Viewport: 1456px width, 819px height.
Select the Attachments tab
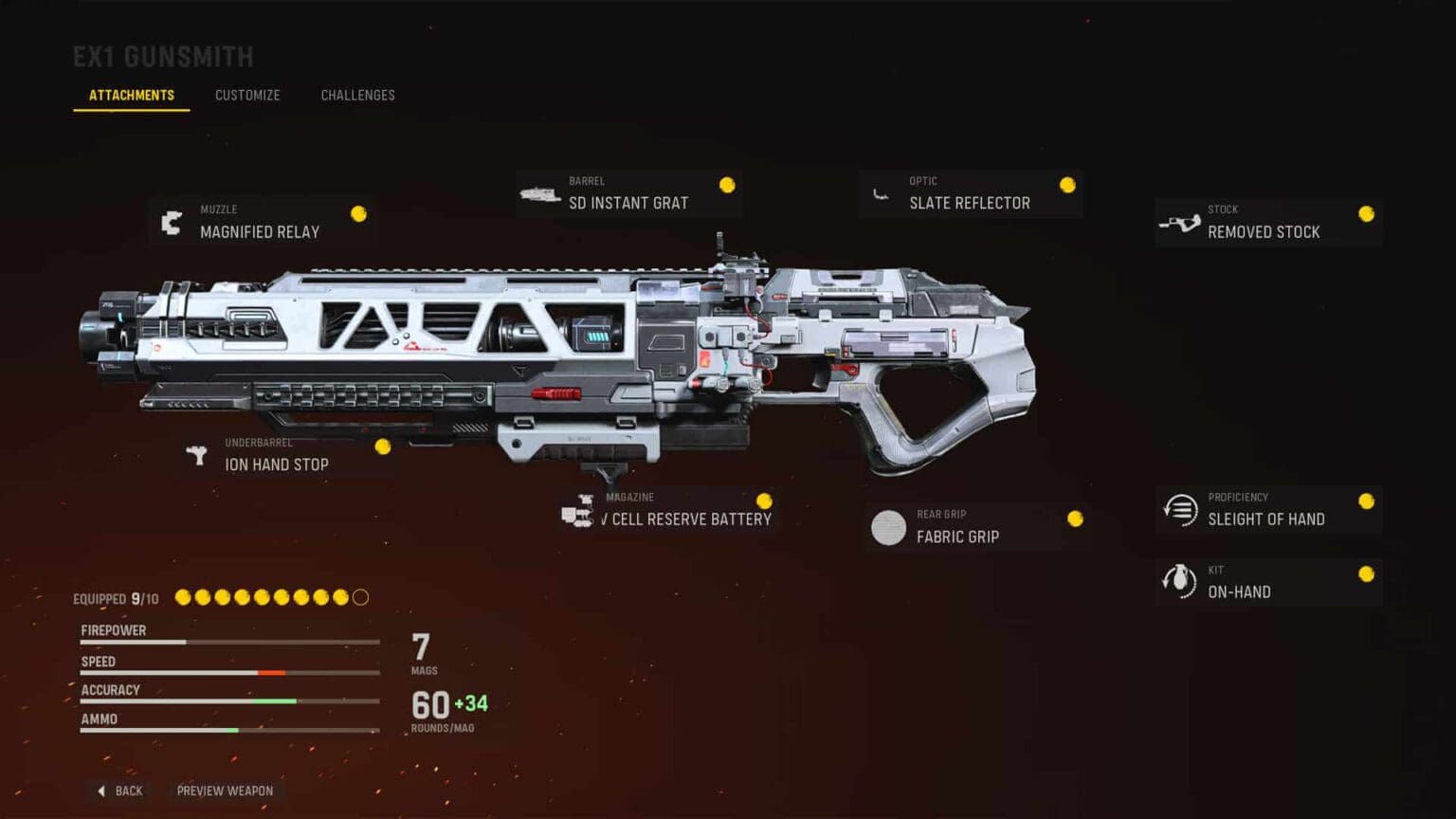[x=131, y=95]
